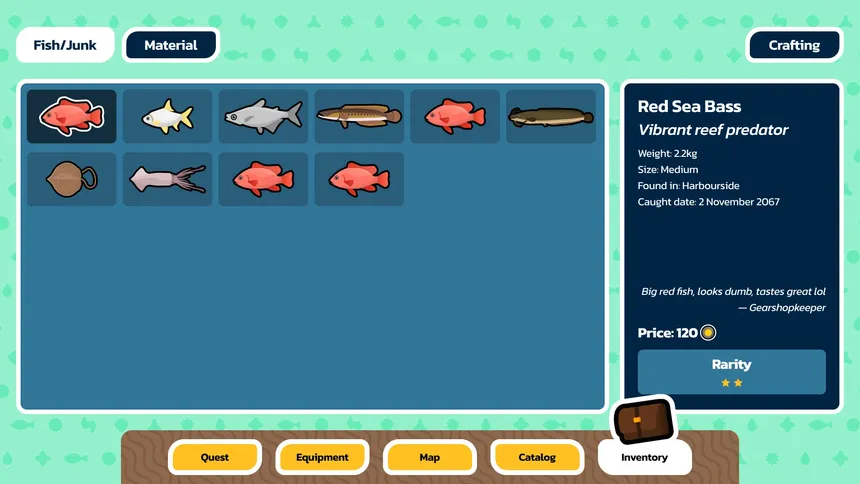Click the Inventory menu tab
The image size is (860, 484).
coord(644,457)
